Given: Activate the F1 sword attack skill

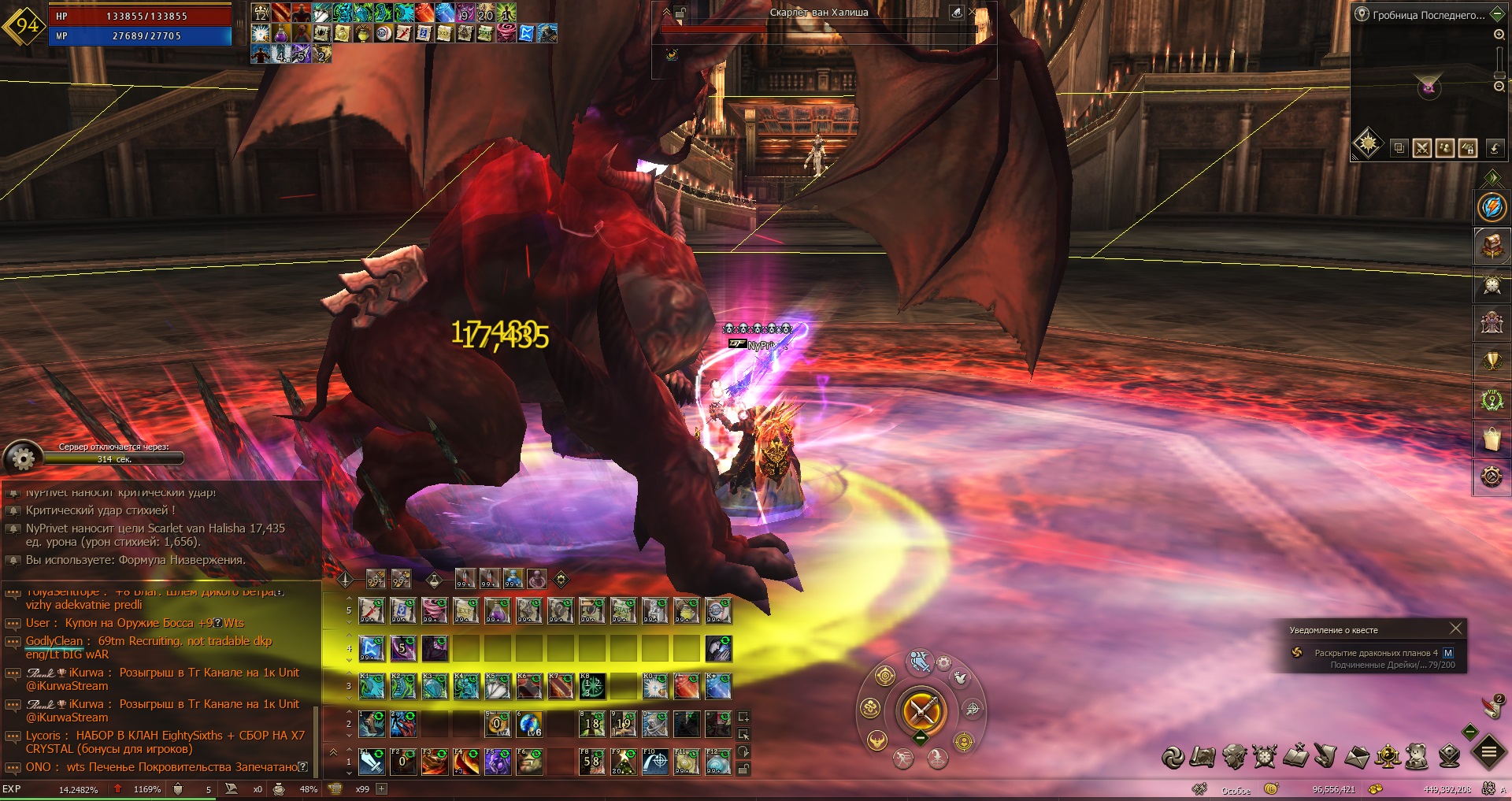Looking at the screenshot, I should coord(372,762).
